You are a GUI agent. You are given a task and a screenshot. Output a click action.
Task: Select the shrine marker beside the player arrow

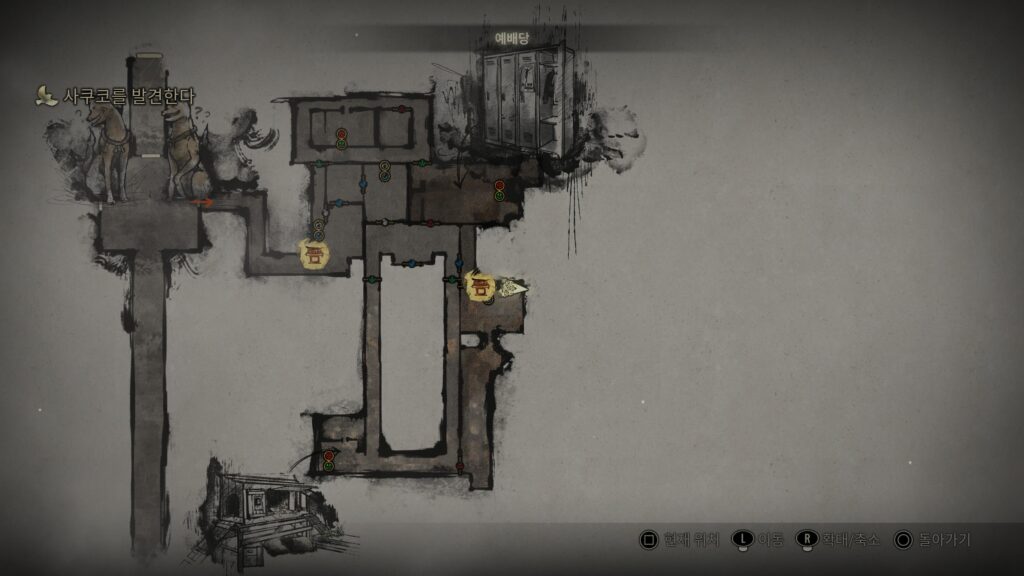click(x=481, y=287)
